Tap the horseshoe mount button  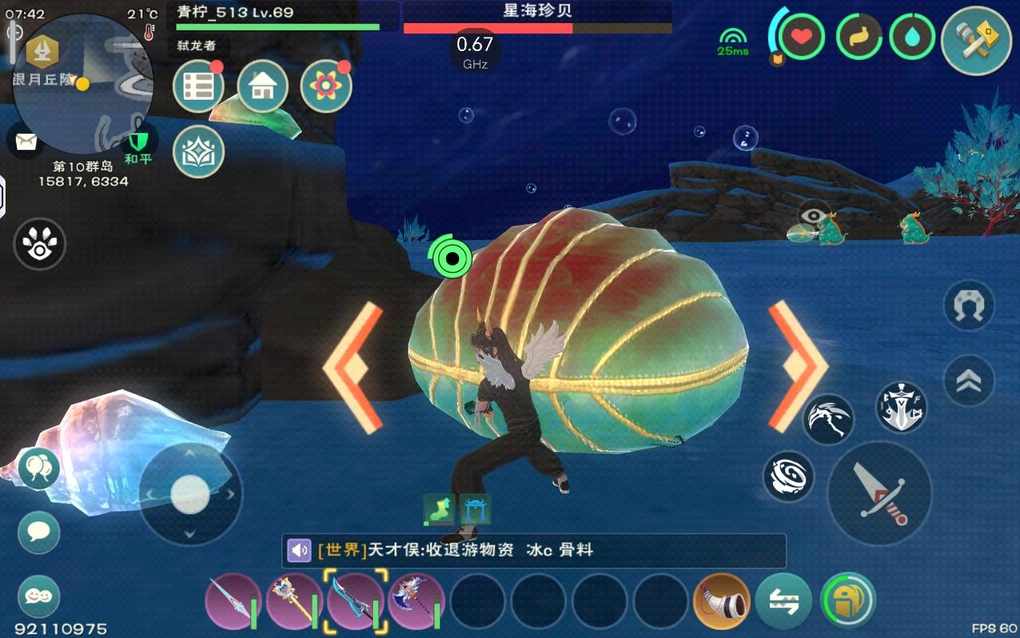tap(969, 306)
